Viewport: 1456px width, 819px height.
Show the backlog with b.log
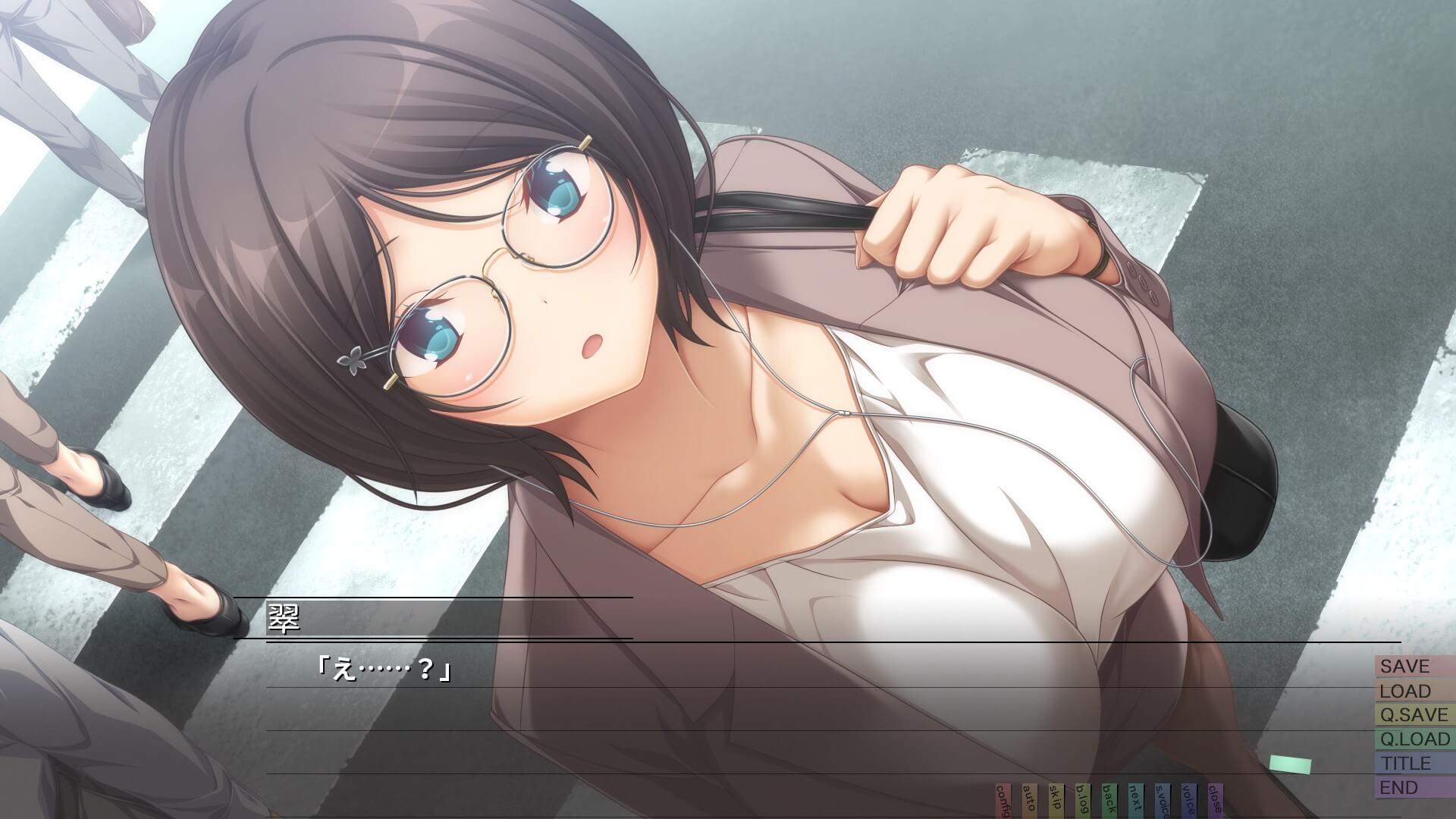pyautogui.click(x=1082, y=802)
